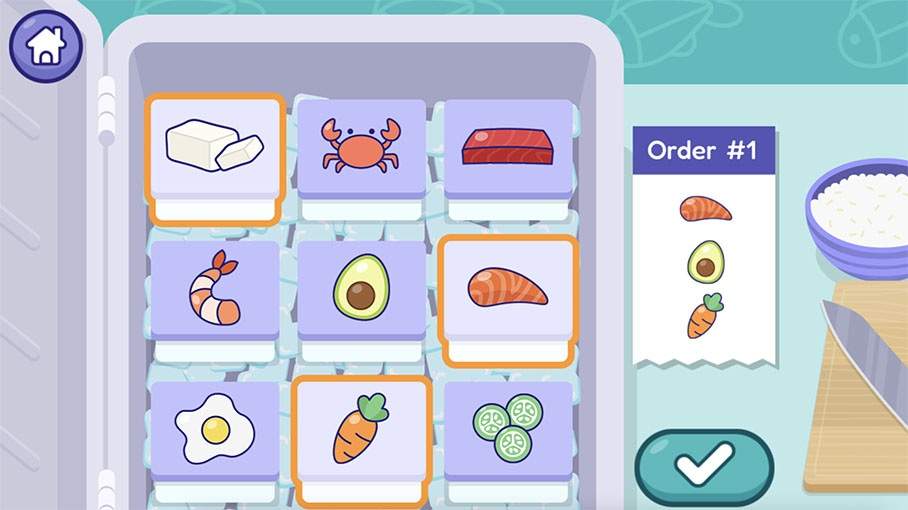This screenshot has height=510, width=908.
Task: Confirm selection with the checkmark button
Action: point(704,466)
